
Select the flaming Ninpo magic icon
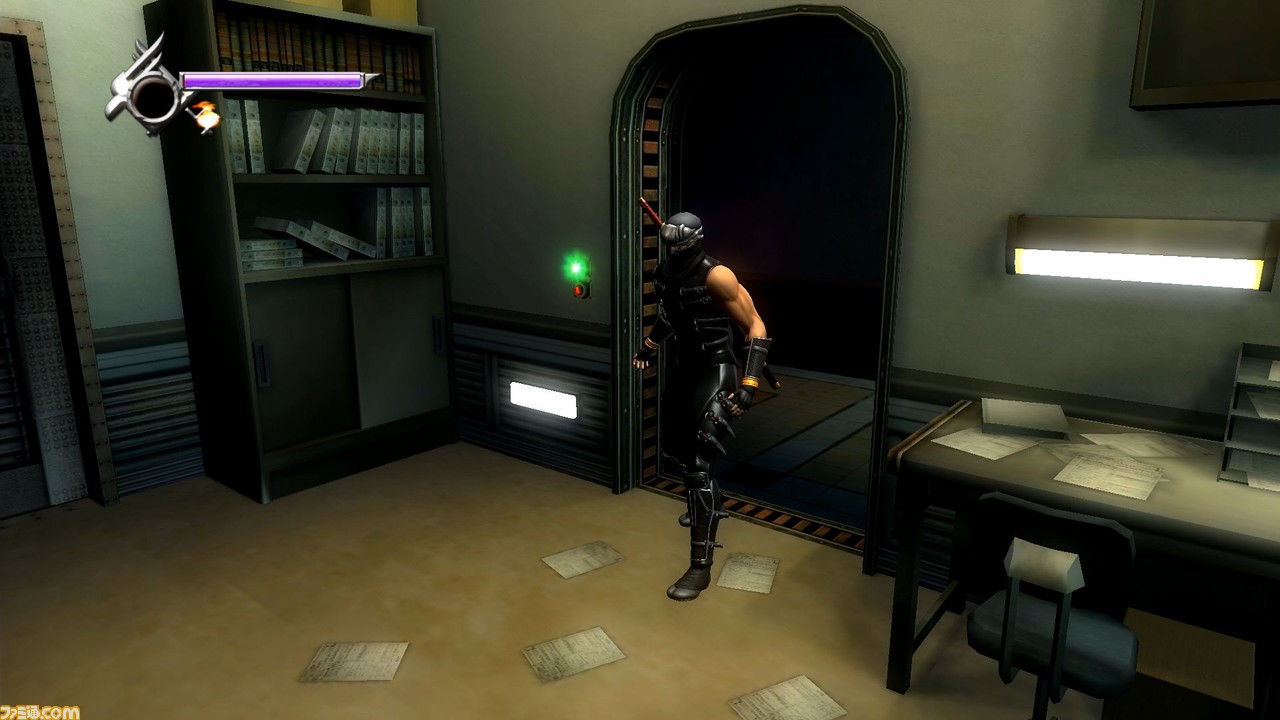point(207,117)
